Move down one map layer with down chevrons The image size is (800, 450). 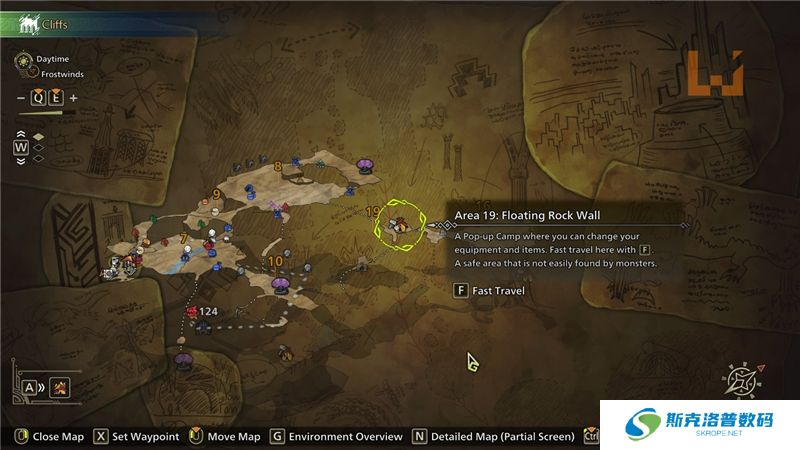[x=20, y=160]
